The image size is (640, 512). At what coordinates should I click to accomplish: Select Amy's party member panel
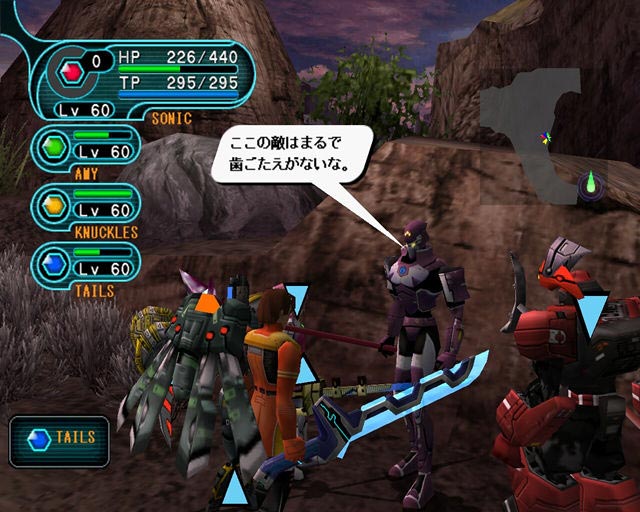[86, 150]
